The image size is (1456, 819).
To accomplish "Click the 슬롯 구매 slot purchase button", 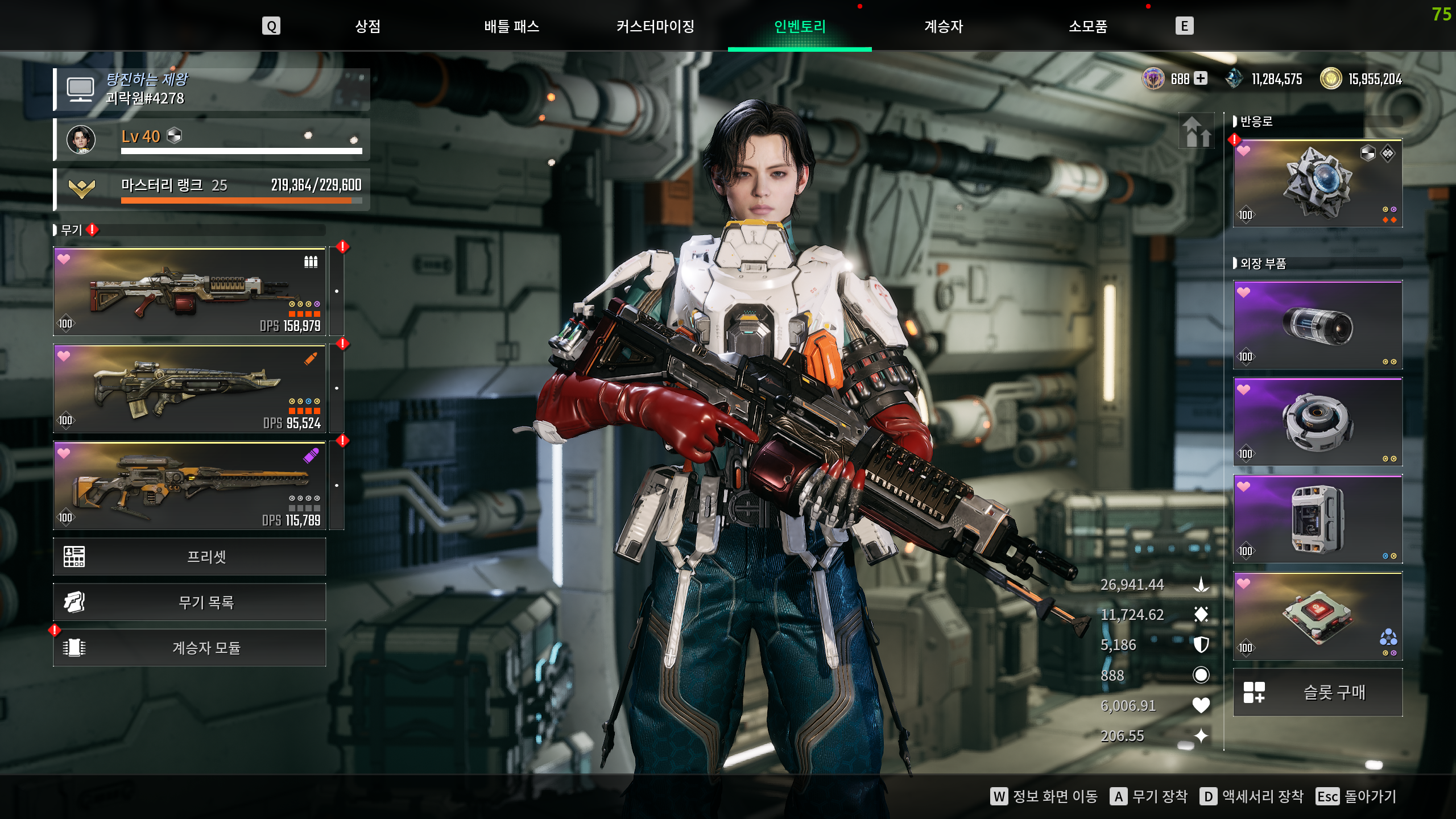I will tap(1317, 692).
